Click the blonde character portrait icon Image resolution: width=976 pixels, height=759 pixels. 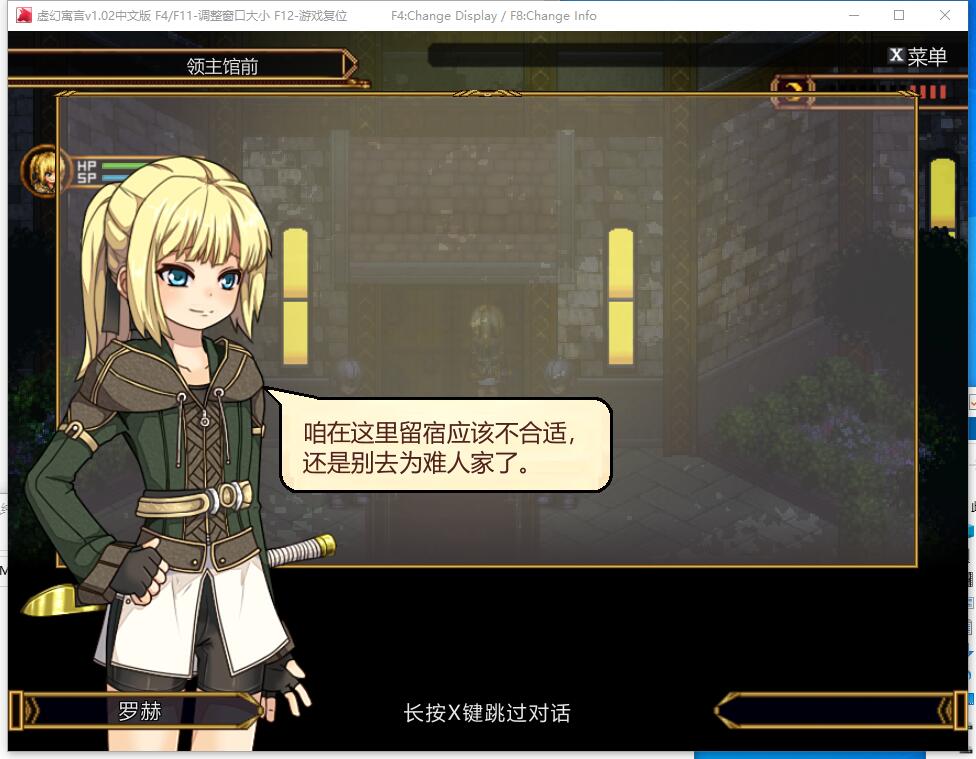(45, 169)
